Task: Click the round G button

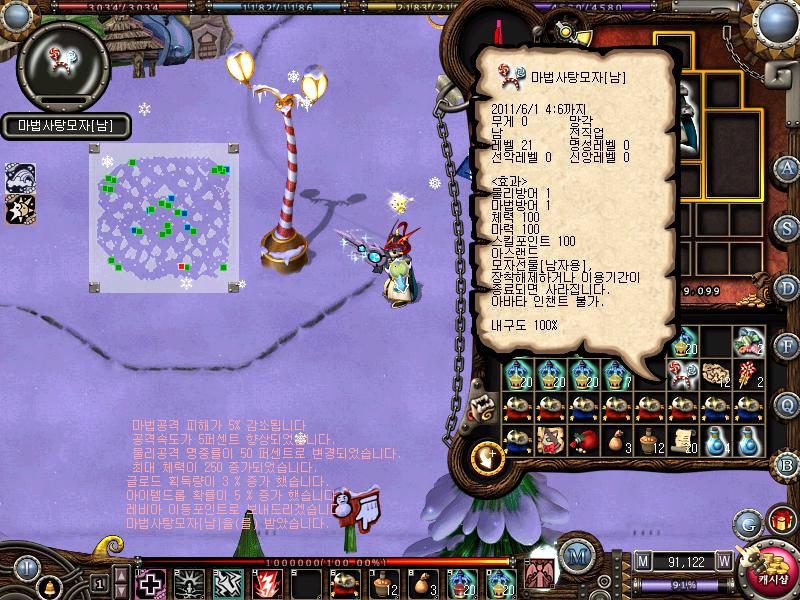Action: pyautogui.click(x=746, y=522)
